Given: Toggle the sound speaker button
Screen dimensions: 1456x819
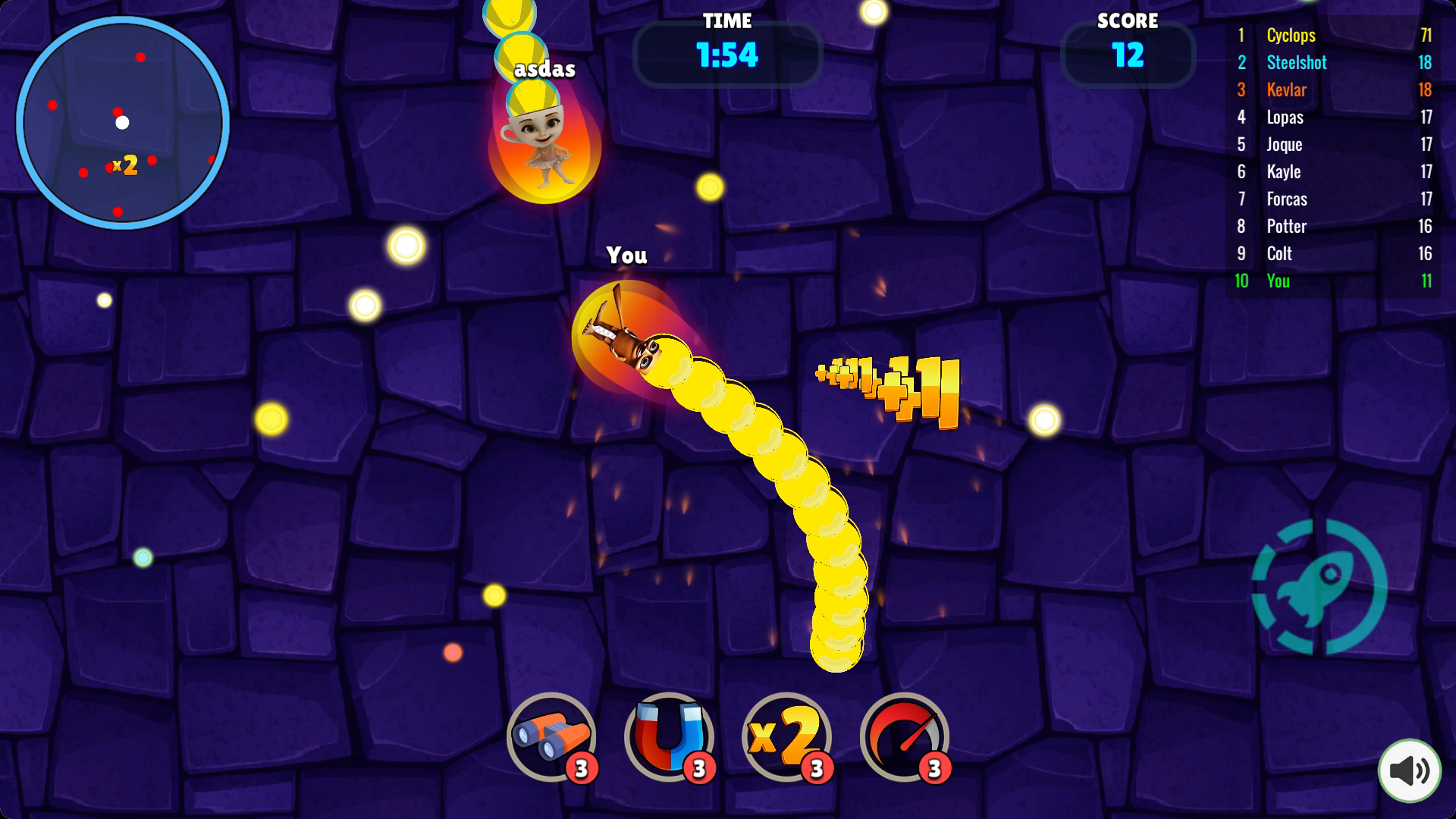Looking at the screenshot, I should coord(1409,770).
